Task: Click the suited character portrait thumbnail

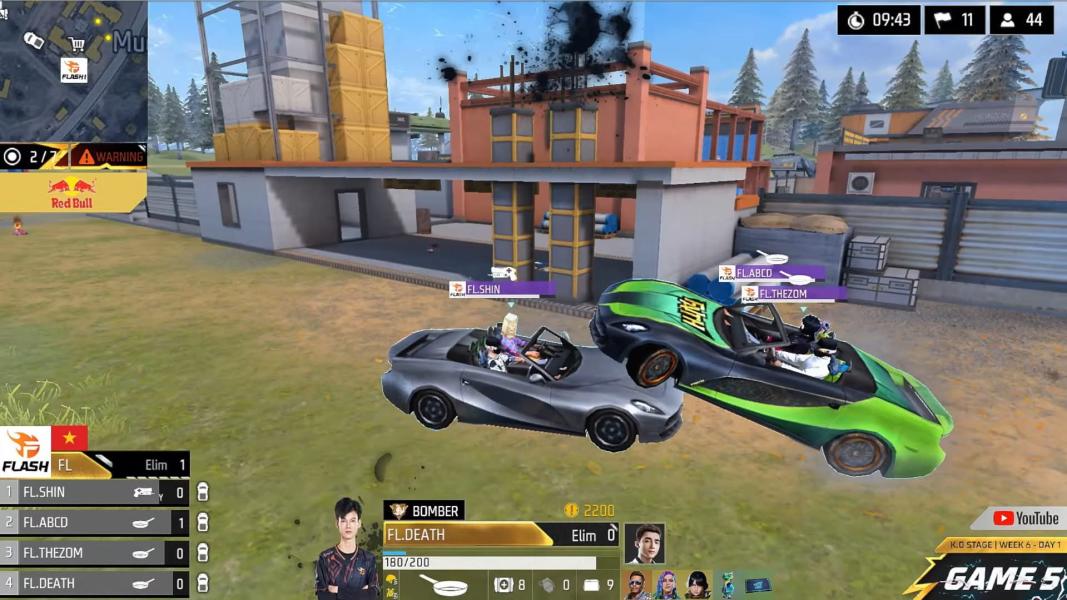Action: 645,543
